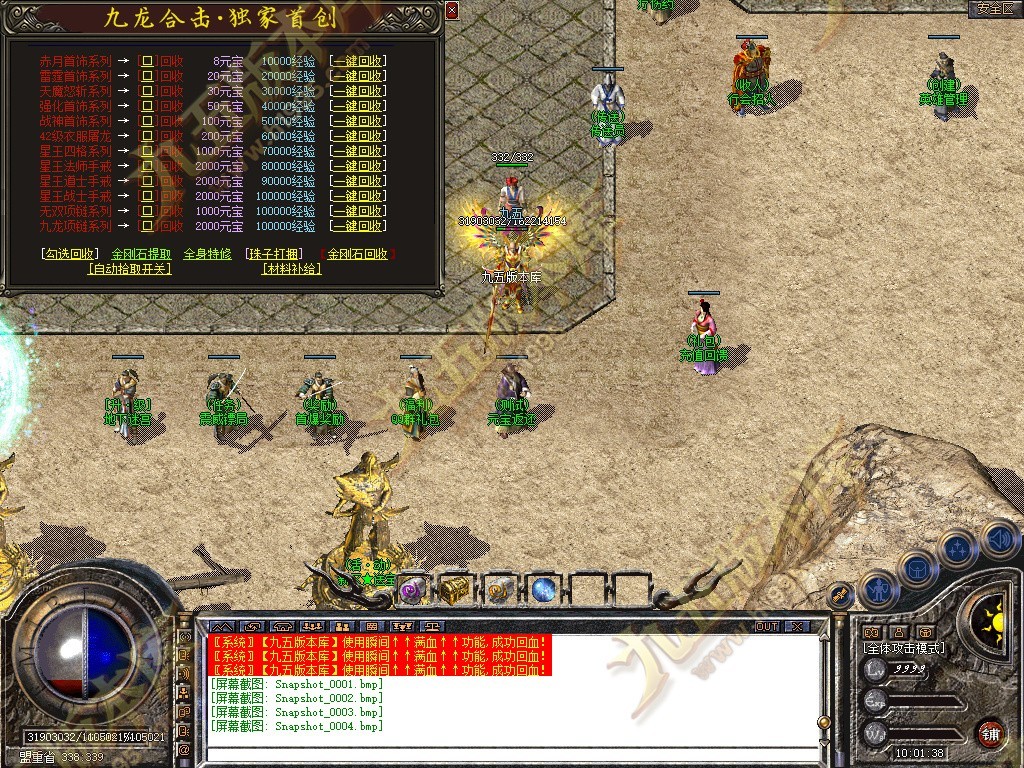Use the blue orb hotbar item

click(543, 589)
